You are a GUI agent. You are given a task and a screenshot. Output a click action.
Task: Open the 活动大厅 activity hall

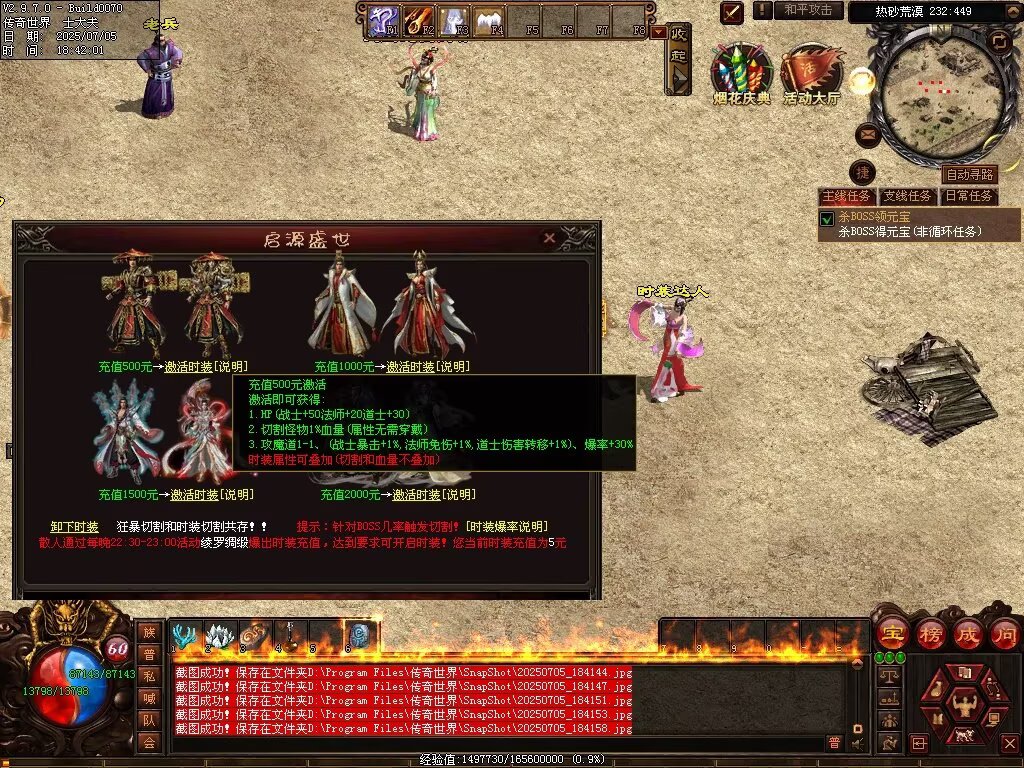point(811,68)
